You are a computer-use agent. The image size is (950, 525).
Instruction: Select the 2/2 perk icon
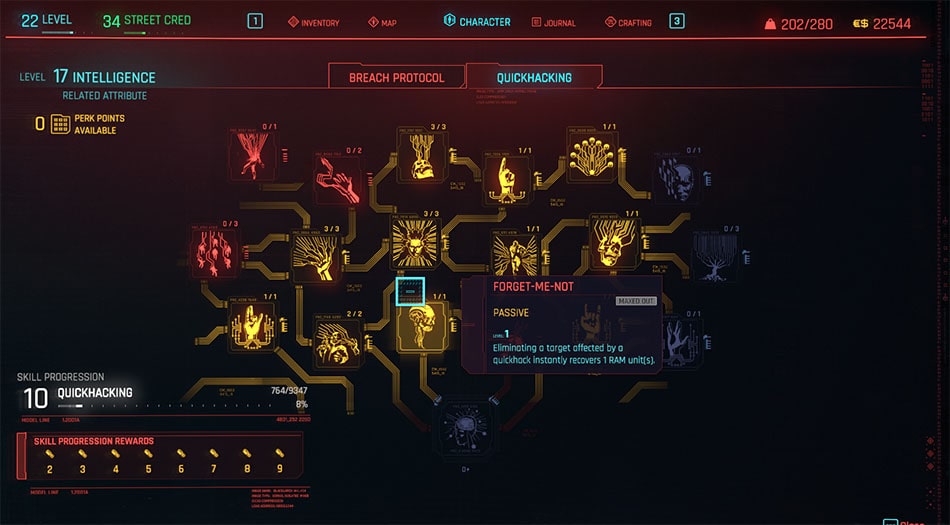[338, 340]
